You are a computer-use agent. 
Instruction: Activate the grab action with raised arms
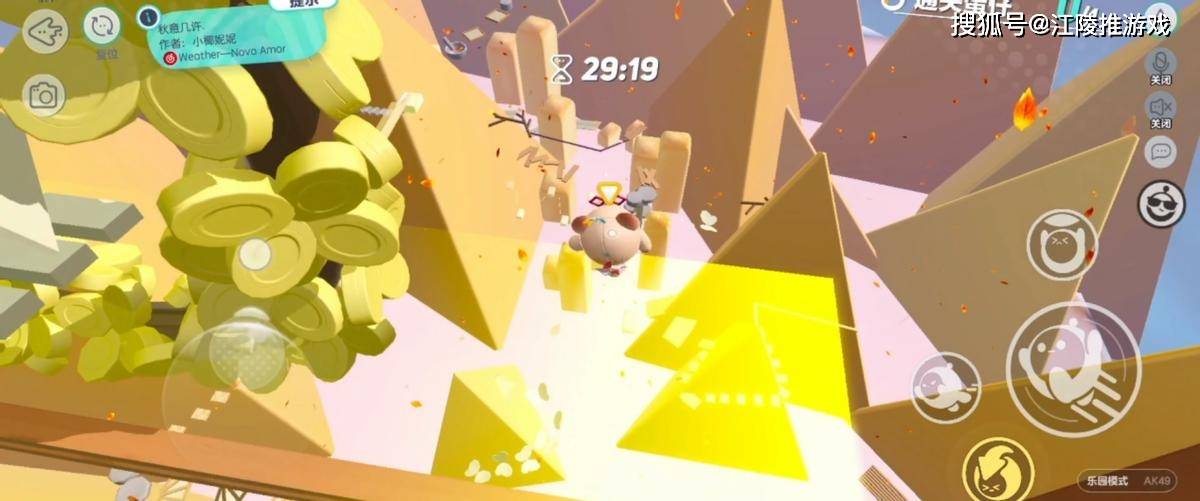click(x=1061, y=245)
